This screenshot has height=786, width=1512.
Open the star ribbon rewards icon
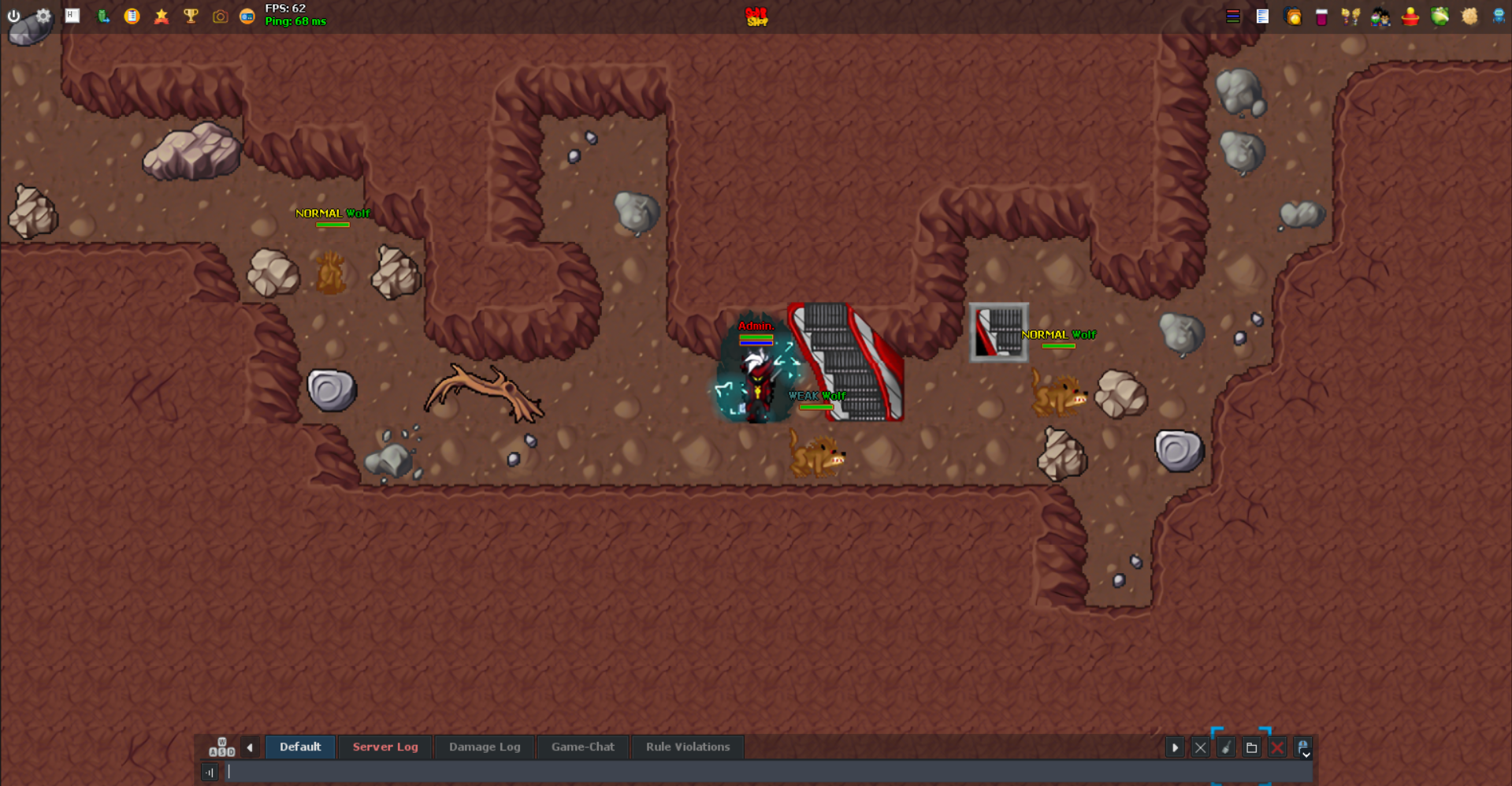coord(162,16)
